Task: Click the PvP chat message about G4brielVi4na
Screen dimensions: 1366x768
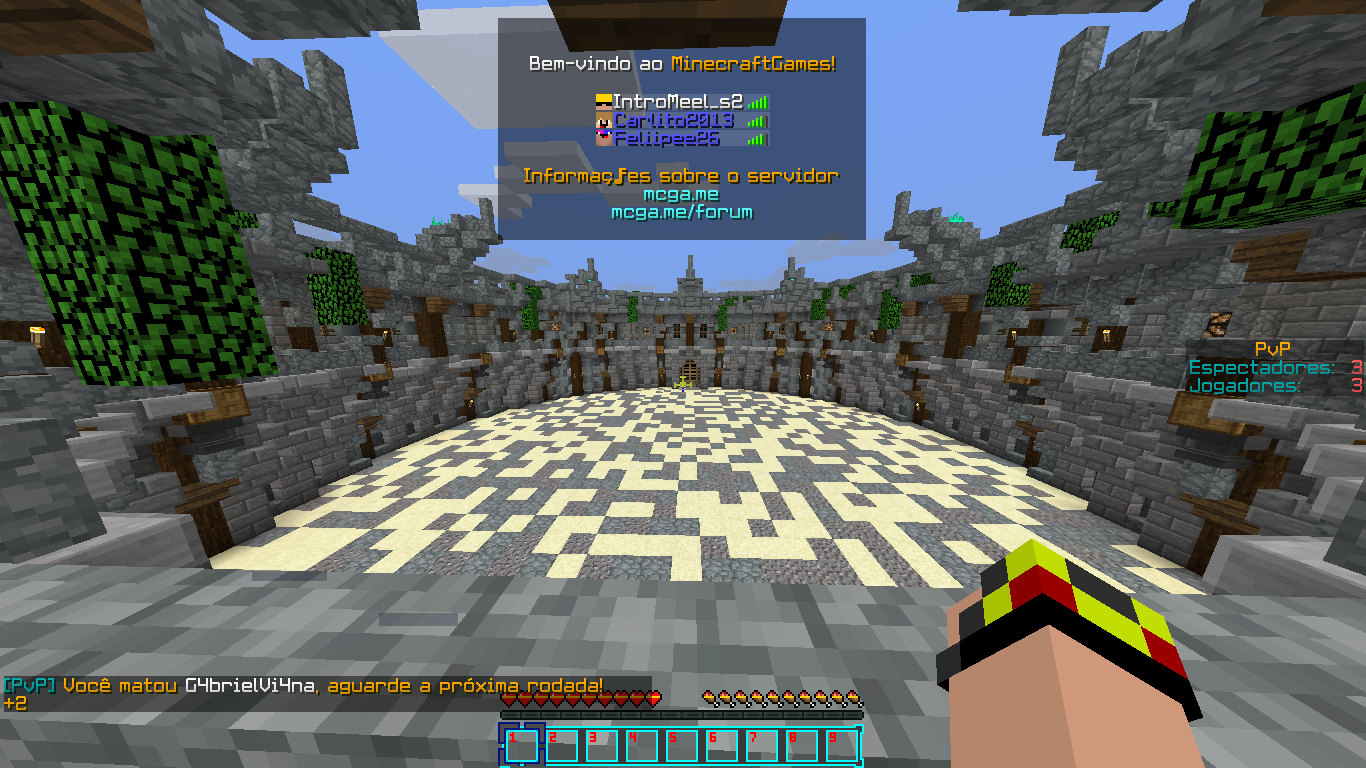Action: [305, 686]
